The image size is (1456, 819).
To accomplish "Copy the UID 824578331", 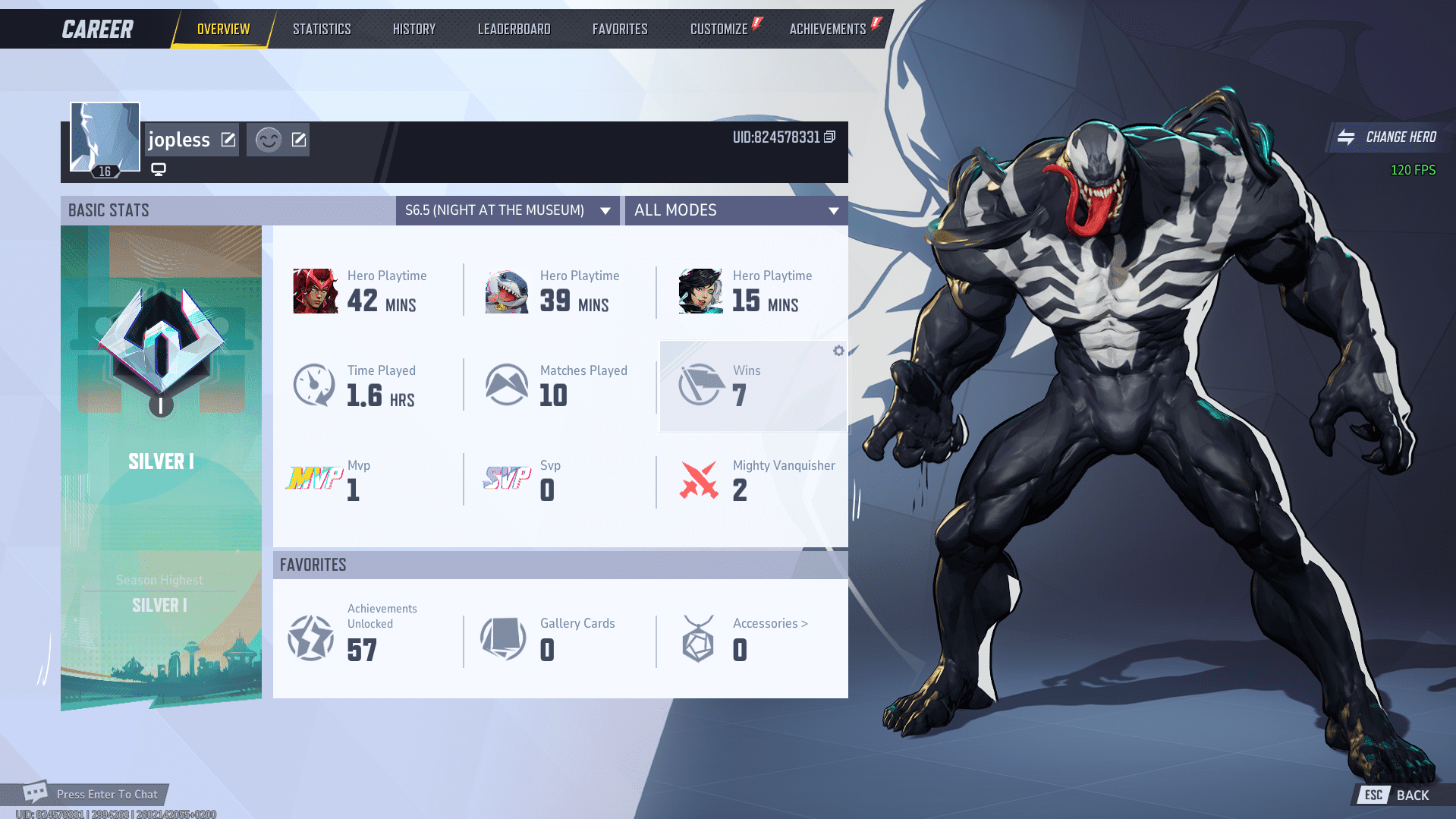I will 829,136.
